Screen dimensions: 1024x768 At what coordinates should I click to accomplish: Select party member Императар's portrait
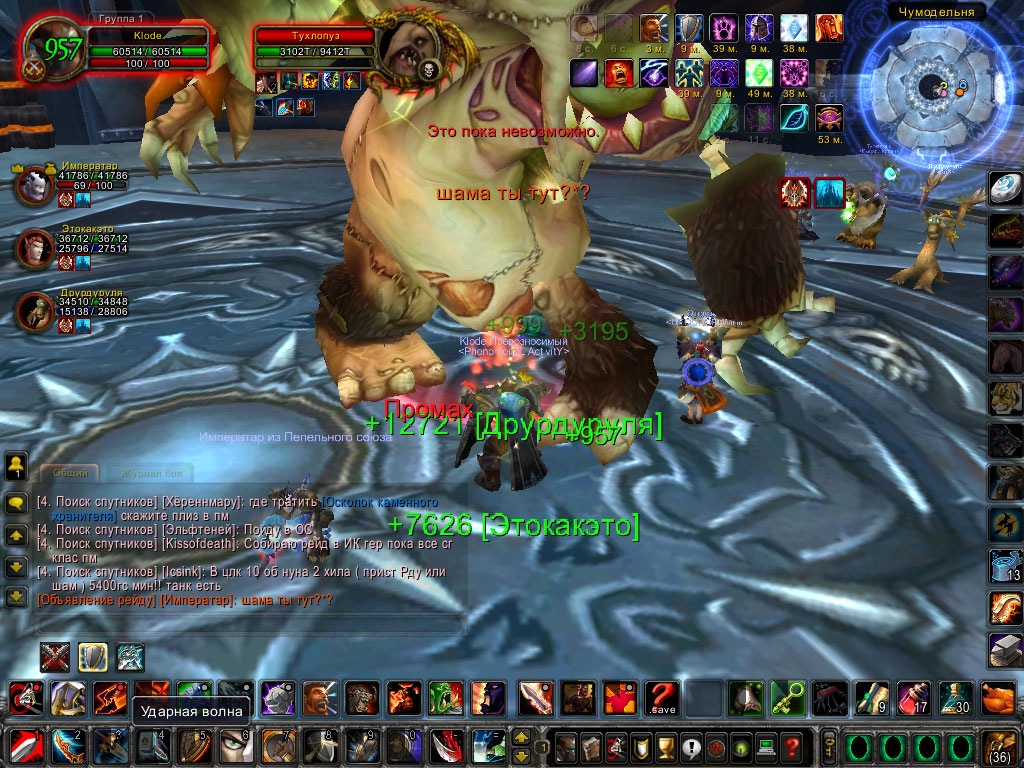coord(34,186)
